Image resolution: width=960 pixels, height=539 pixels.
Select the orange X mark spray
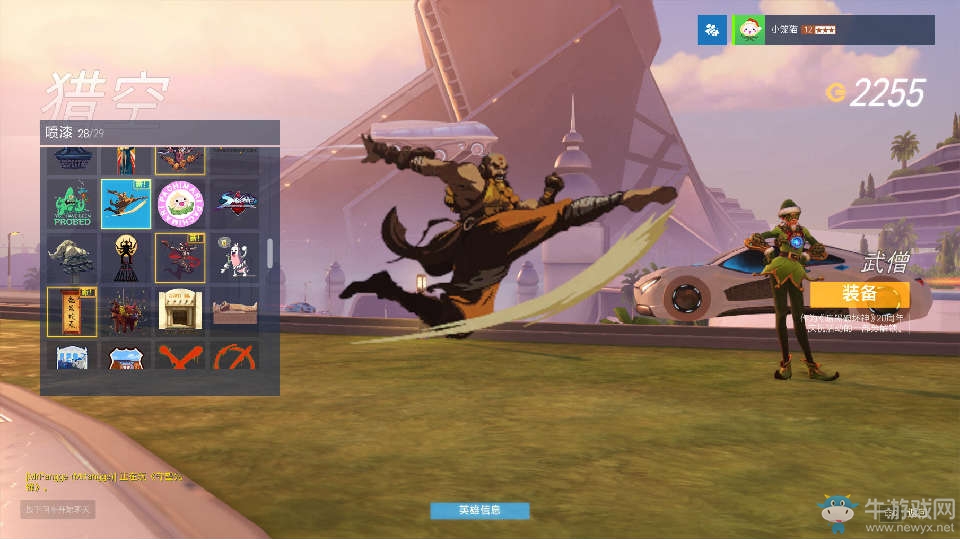180,356
